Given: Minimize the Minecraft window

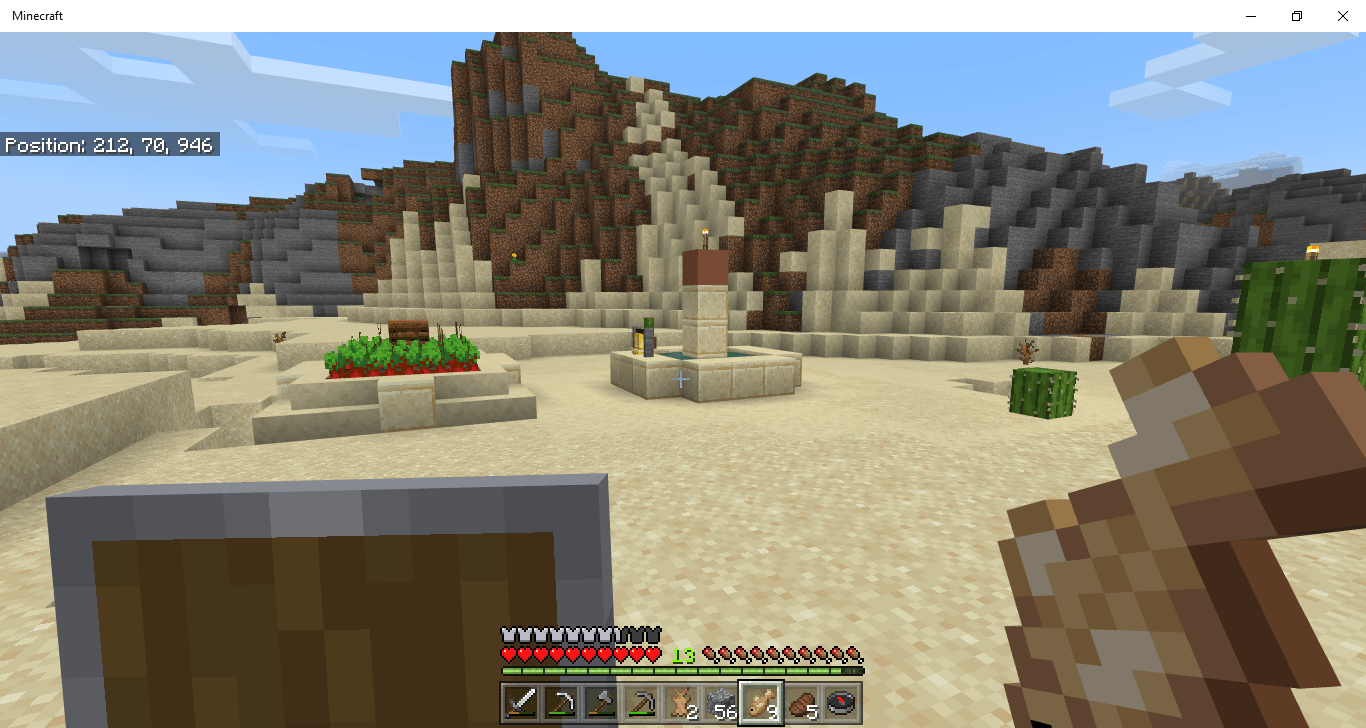Looking at the screenshot, I should coord(1251,16).
